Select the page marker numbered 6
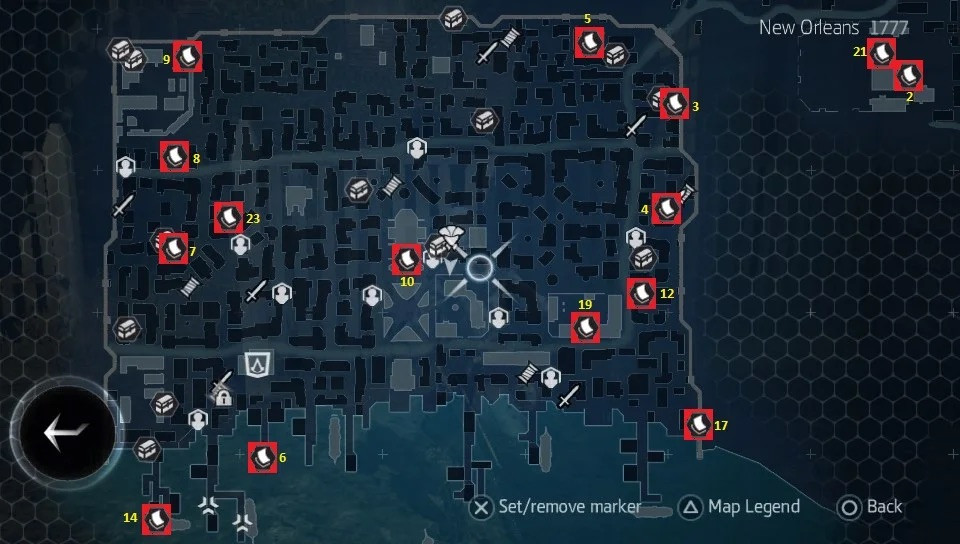Image resolution: width=960 pixels, height=544 pixels. tap(262, 457)
